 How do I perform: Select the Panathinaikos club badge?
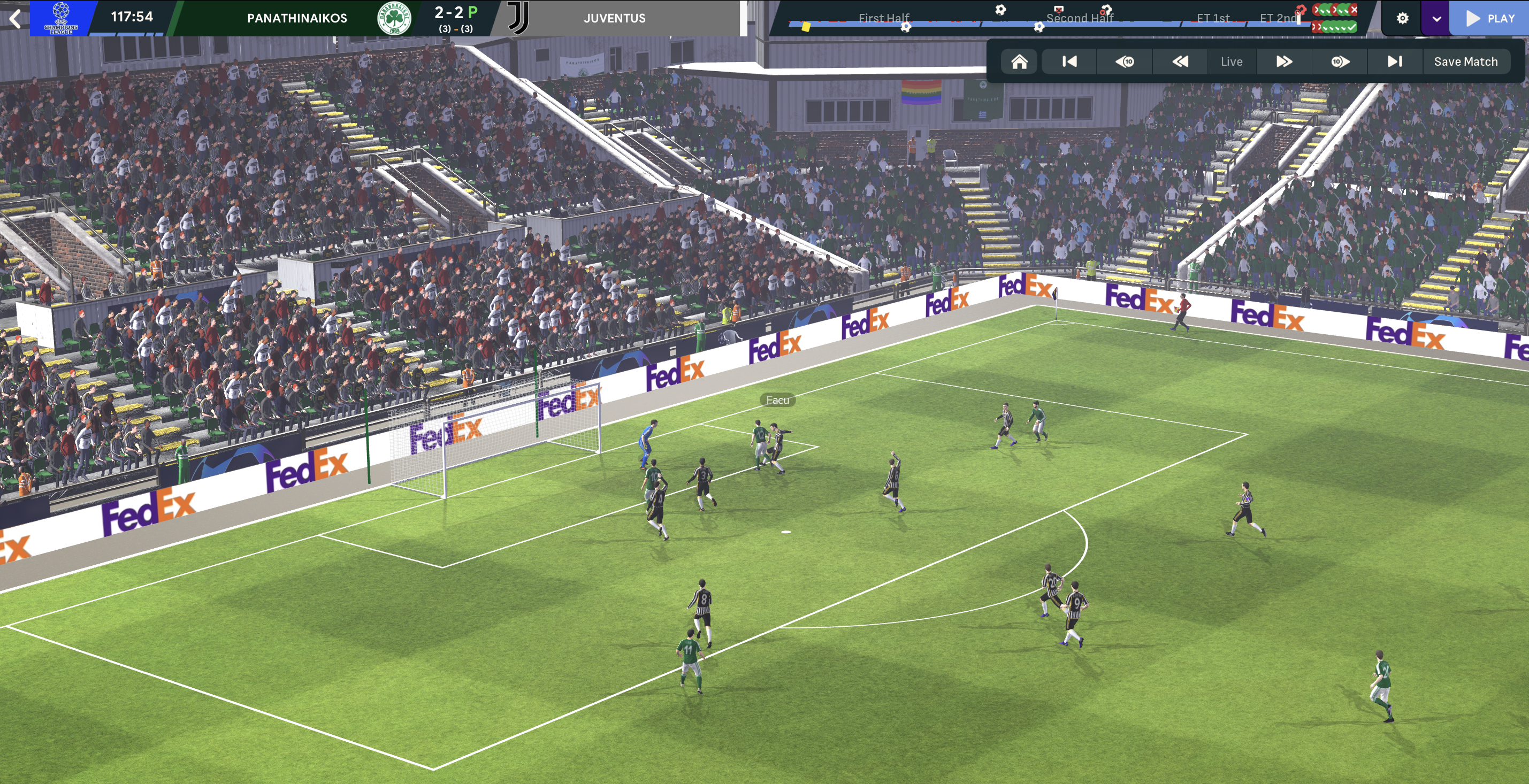click(394, 18)
